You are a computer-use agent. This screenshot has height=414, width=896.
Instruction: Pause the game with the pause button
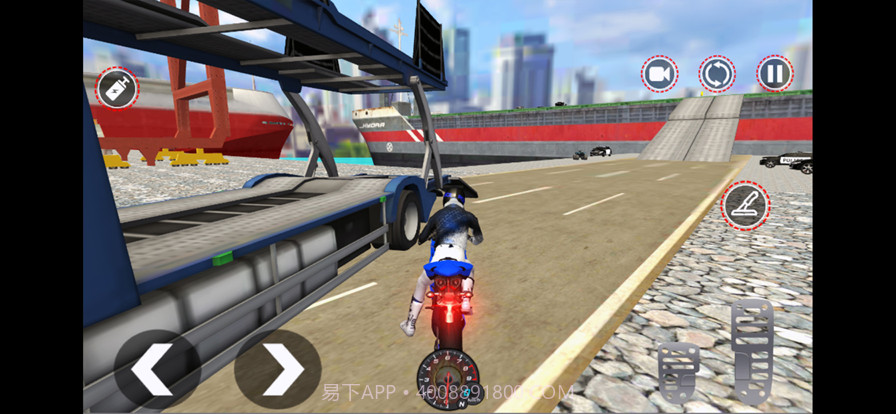(774, 74)
